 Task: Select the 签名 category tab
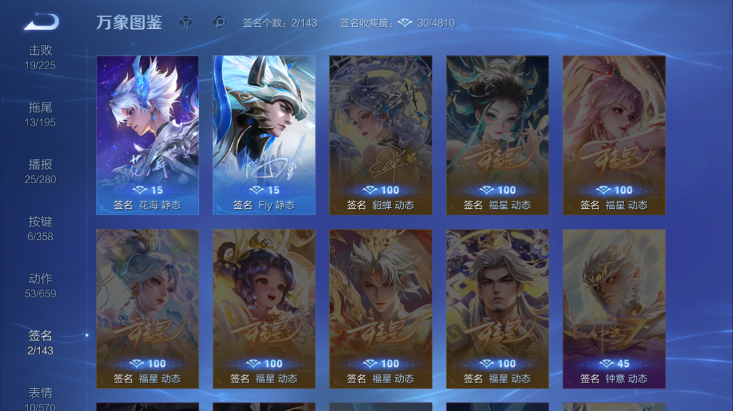40,342
